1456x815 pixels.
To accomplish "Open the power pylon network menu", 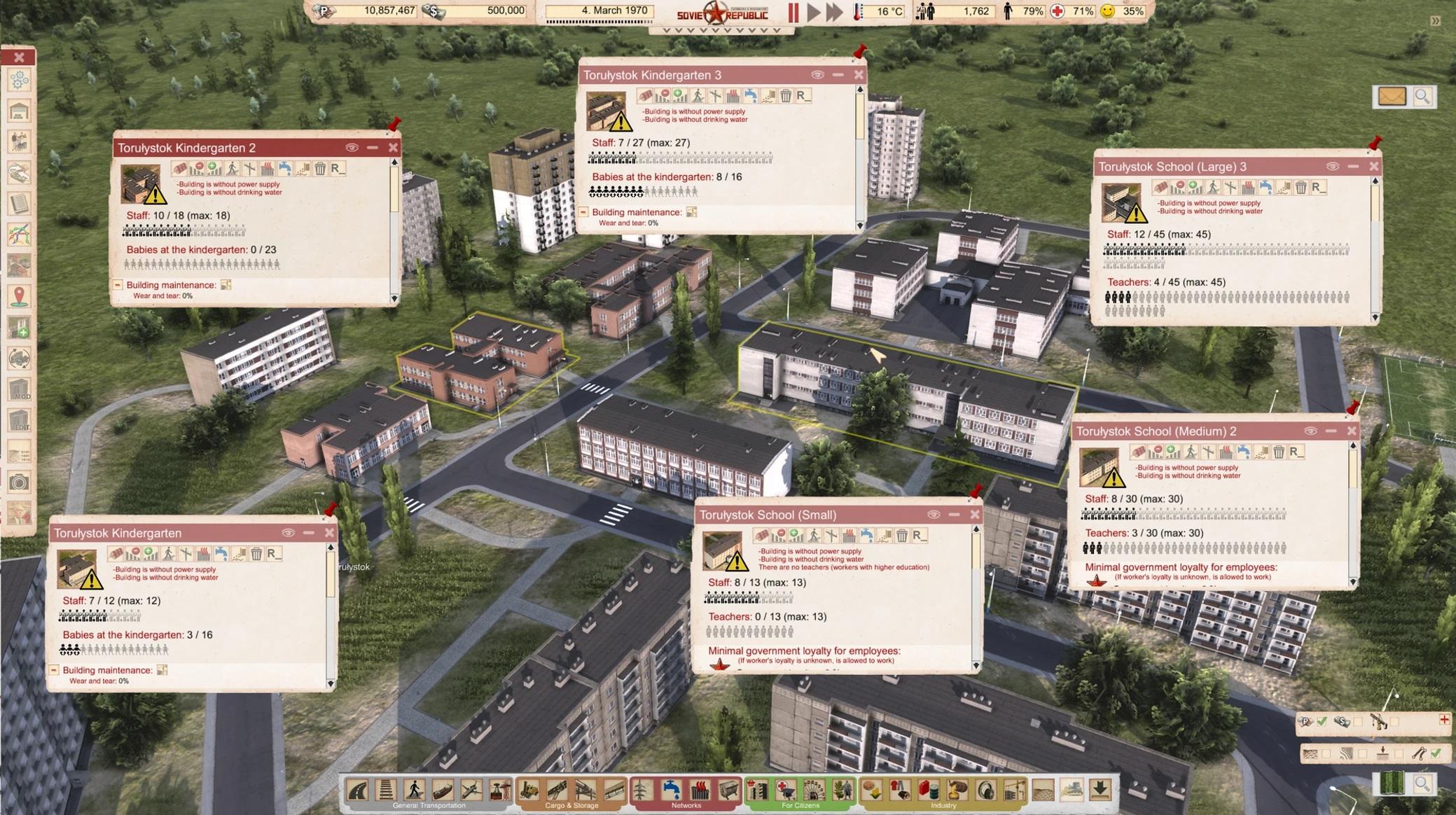I will coord(642,790).
